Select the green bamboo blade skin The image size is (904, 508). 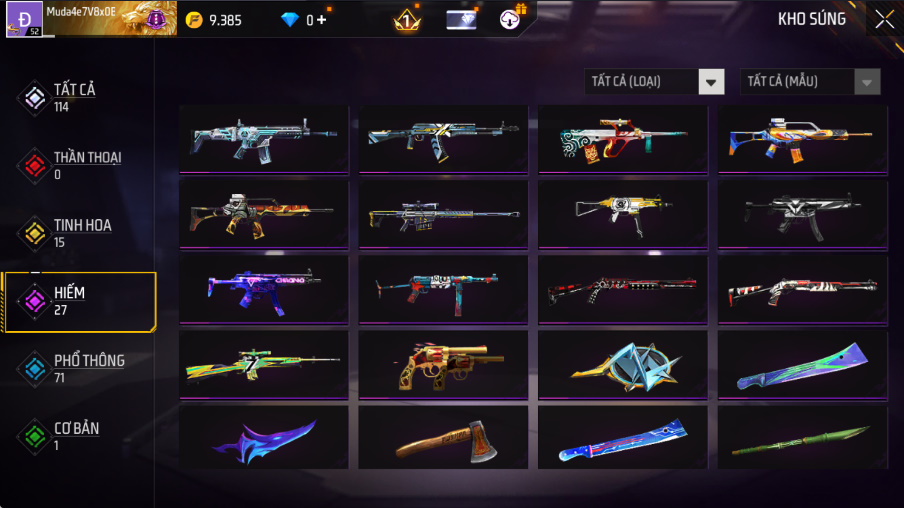pos(801,438)
